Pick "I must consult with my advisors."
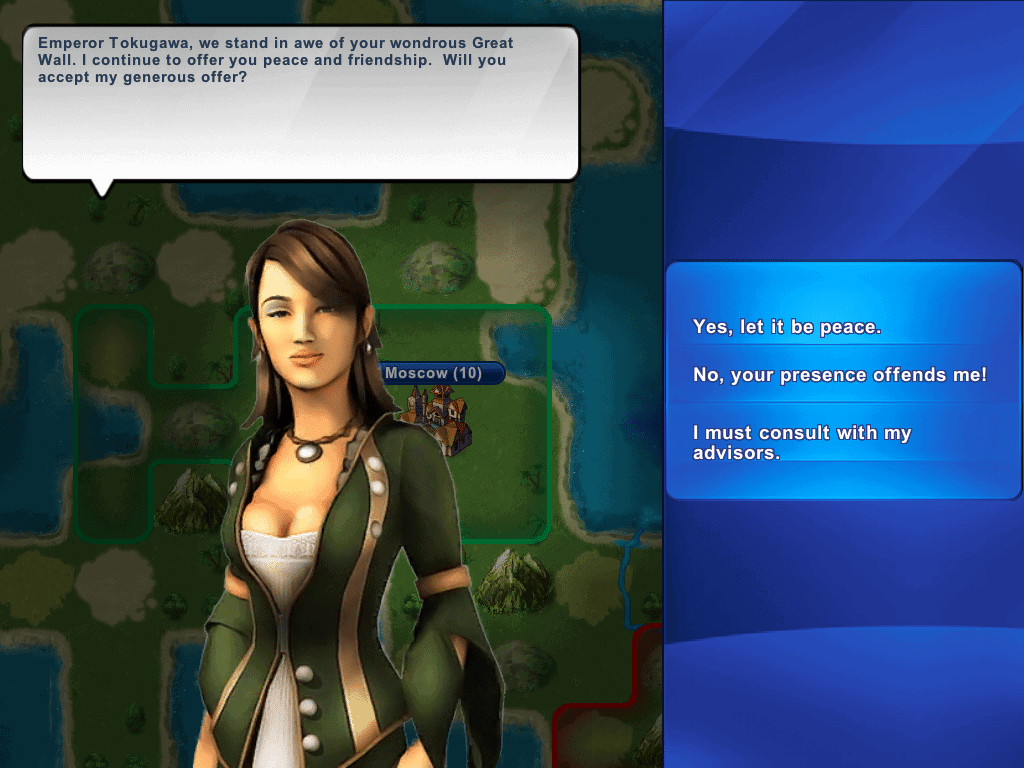The height and width of the screenshot is (768, 1024). click(802, 442)
